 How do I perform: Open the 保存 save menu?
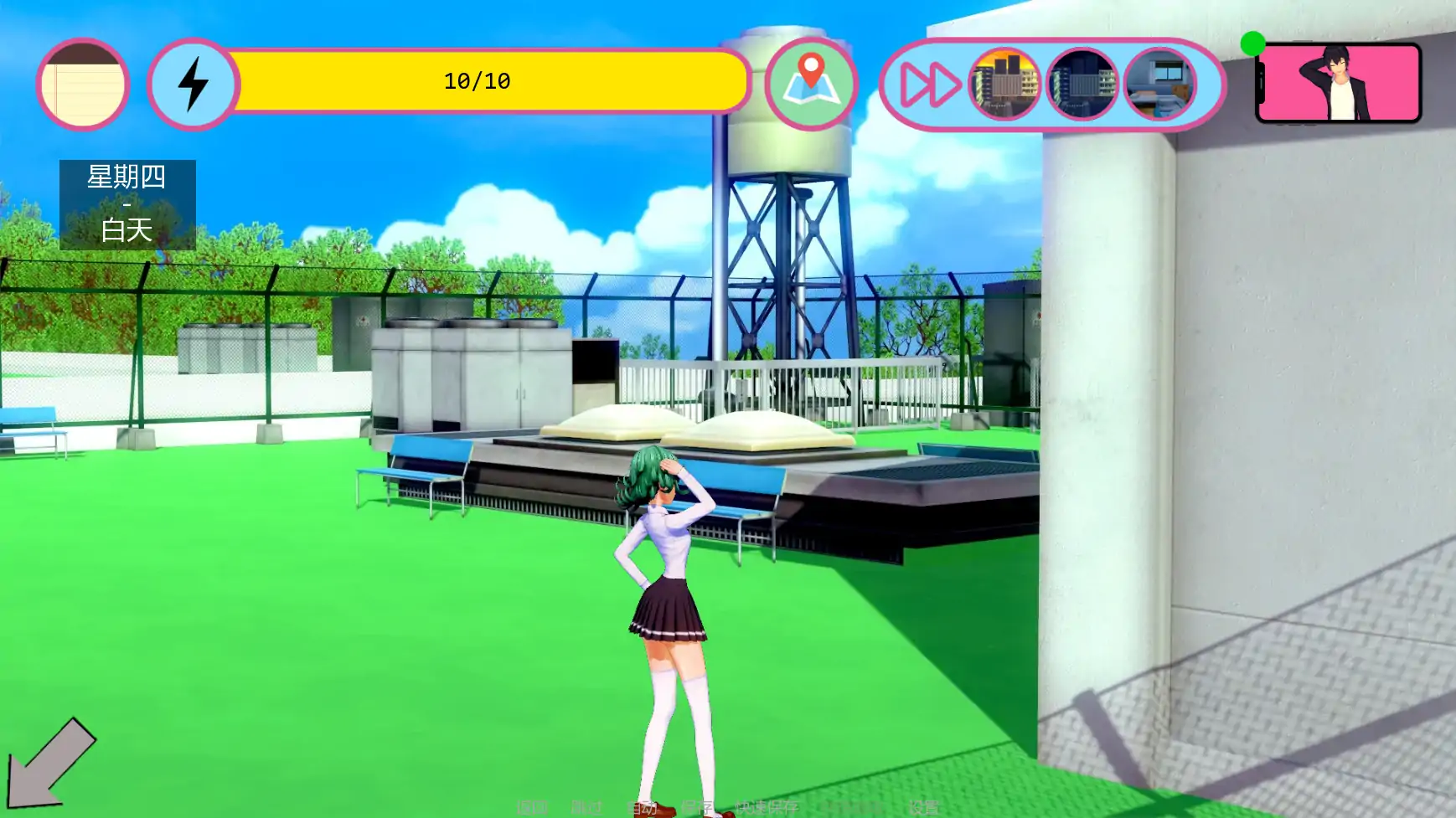pos(696,808)
